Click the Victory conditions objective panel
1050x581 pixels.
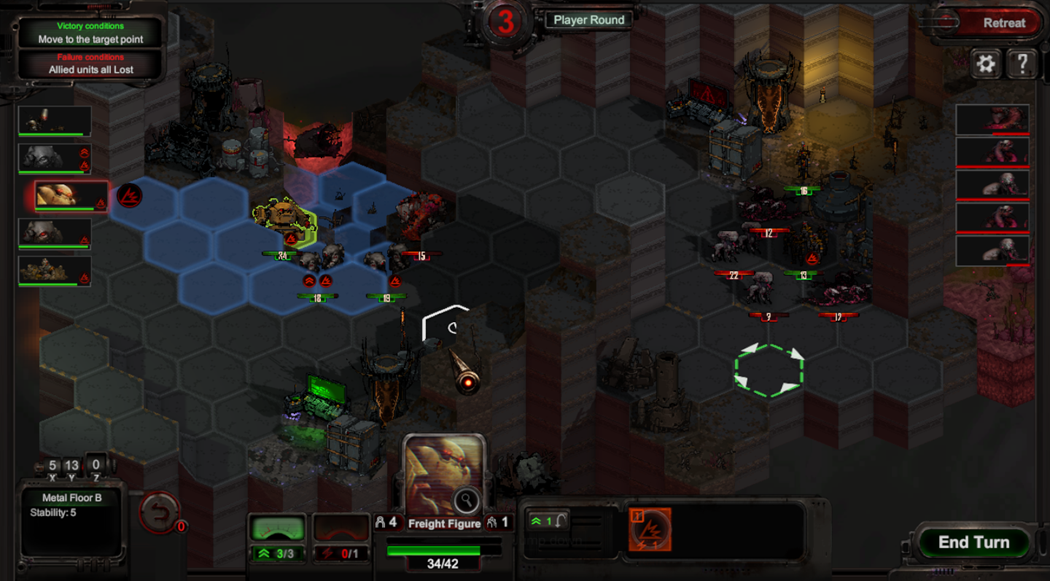(x=90, y=33)
